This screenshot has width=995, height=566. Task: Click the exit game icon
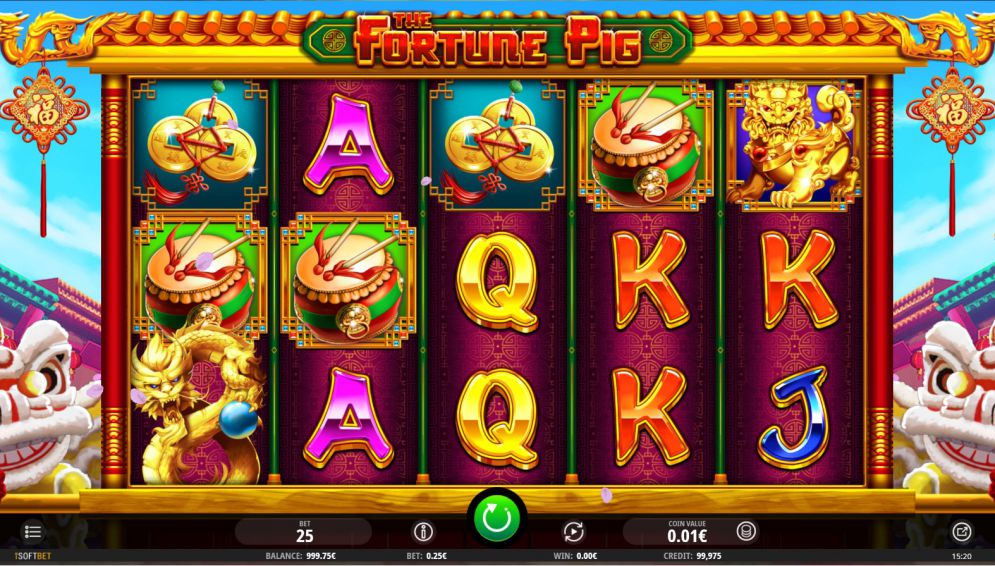click(x=962, y=532)
